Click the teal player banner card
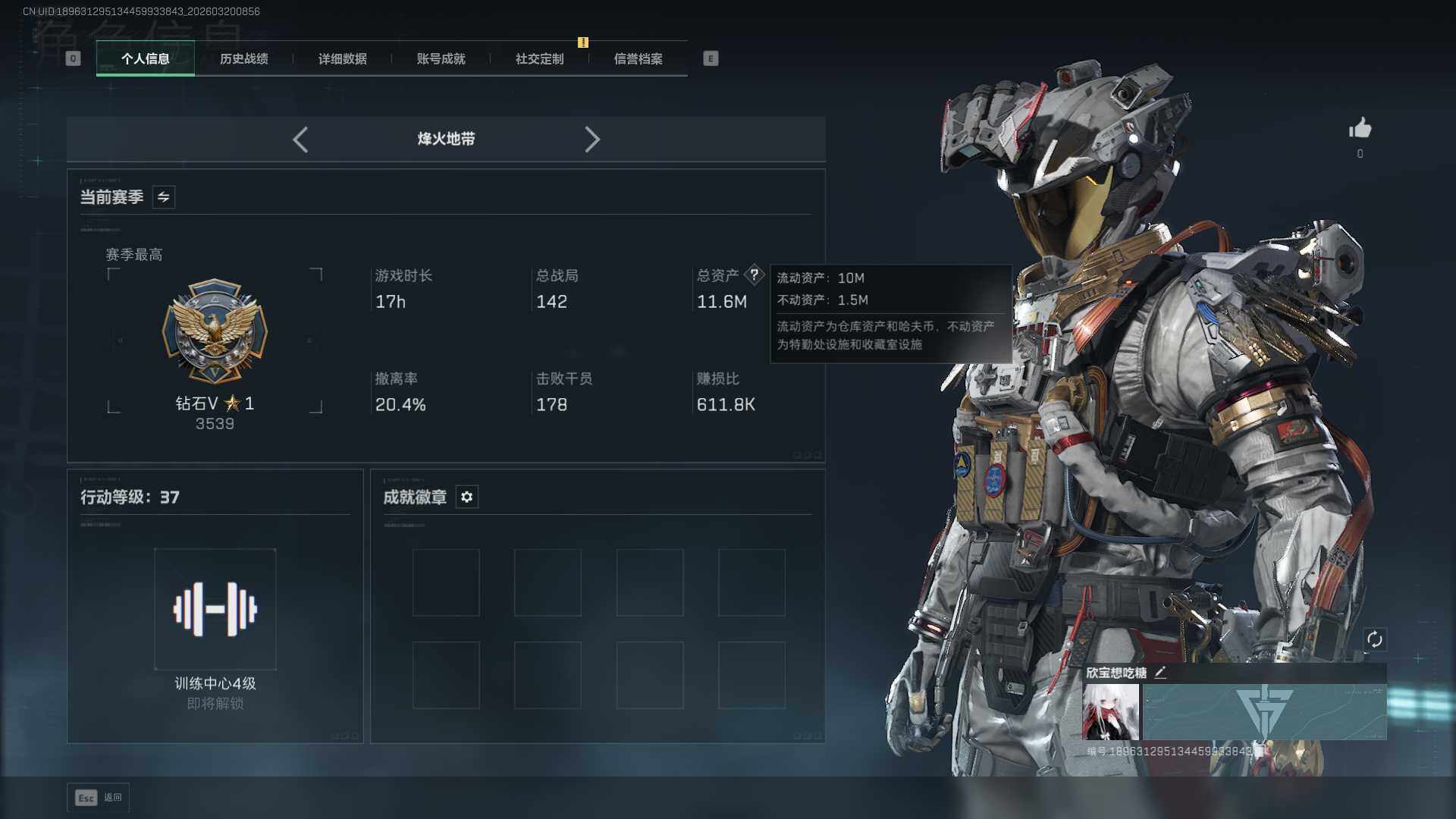This screenshot has width=1456, height=819. (1264, 712)
